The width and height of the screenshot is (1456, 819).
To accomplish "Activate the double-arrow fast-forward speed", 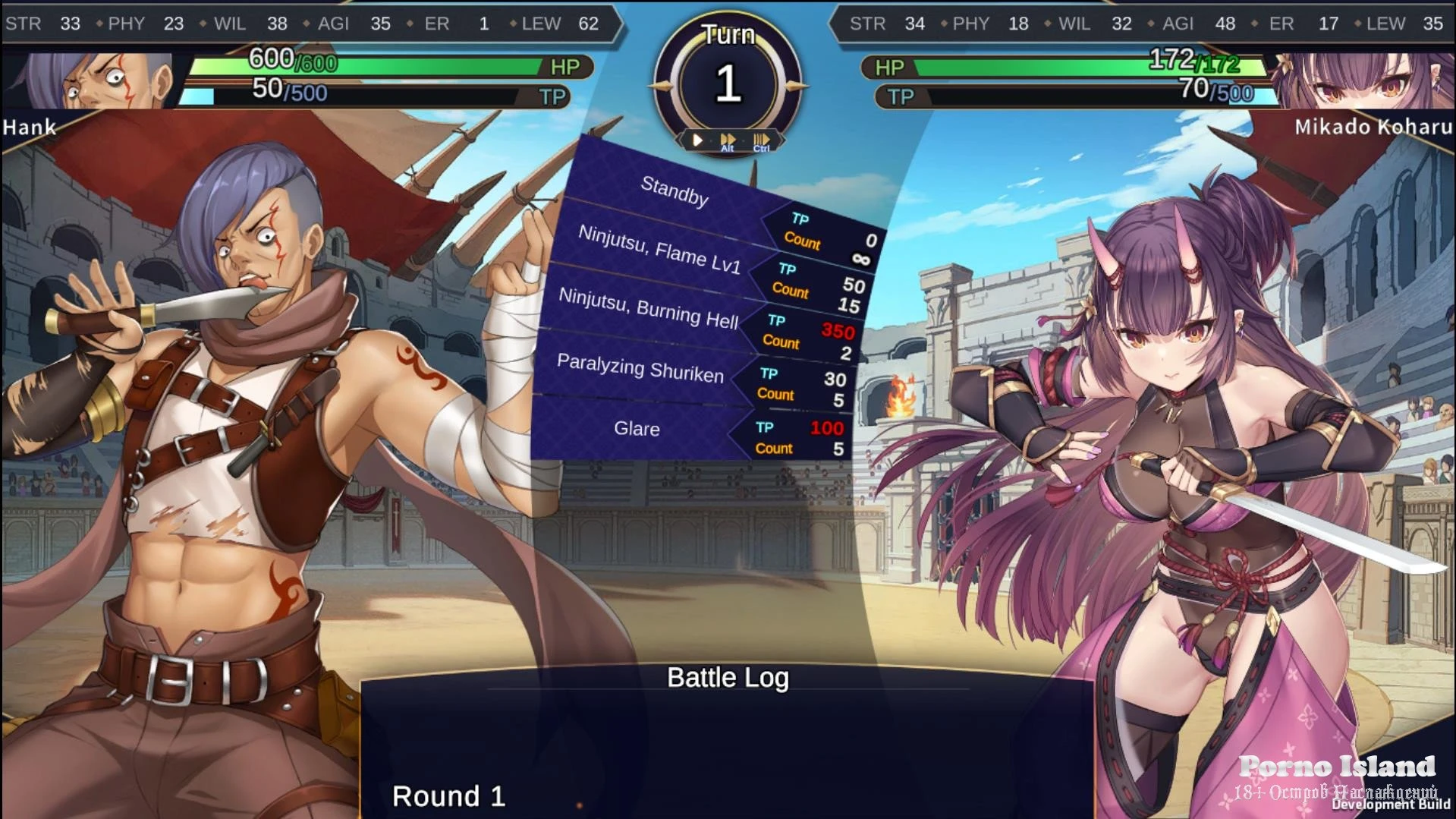I will 728,140.
